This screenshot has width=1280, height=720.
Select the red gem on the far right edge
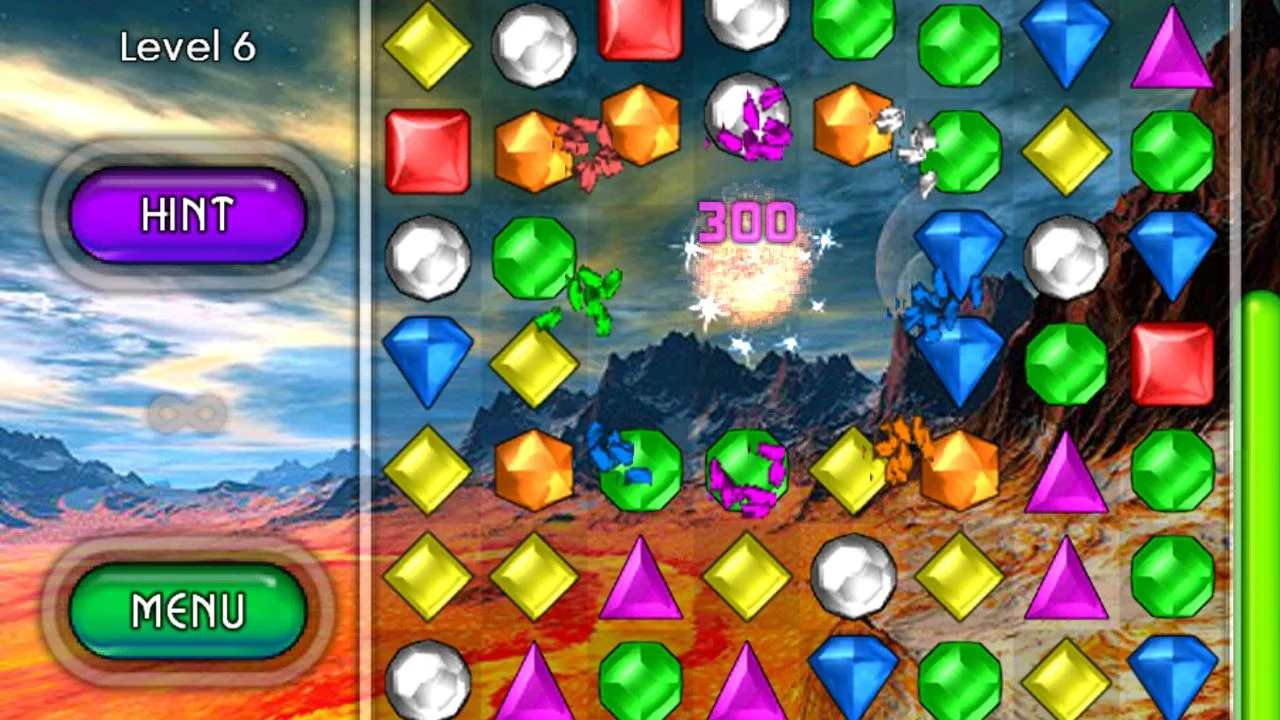(x=1172, y=365)
